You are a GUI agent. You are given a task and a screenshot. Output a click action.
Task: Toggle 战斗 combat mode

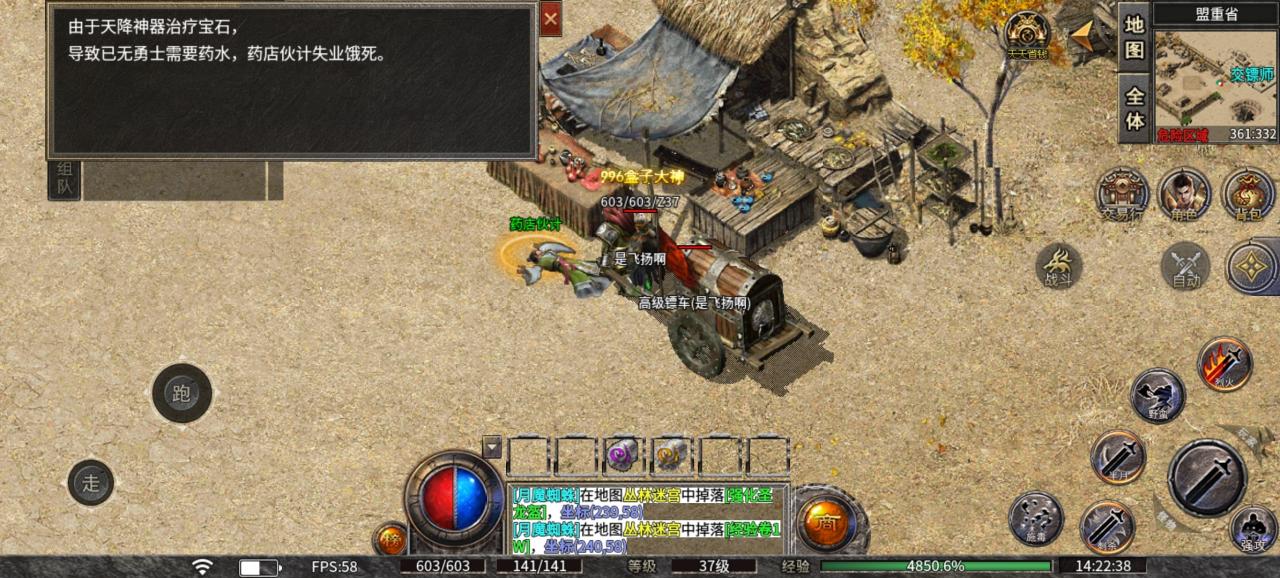(x=1059, y=266)
